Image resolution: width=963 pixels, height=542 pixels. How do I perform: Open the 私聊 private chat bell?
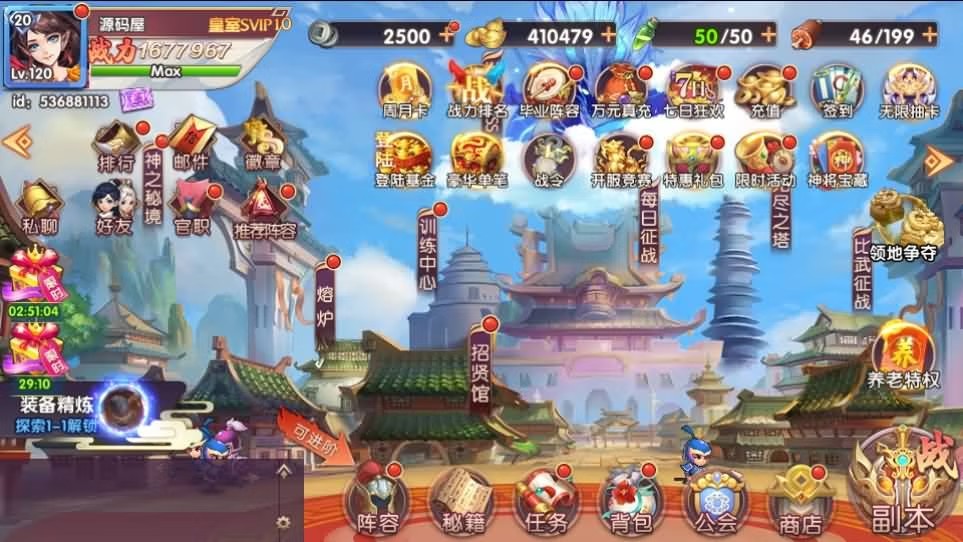click(40, 203)
